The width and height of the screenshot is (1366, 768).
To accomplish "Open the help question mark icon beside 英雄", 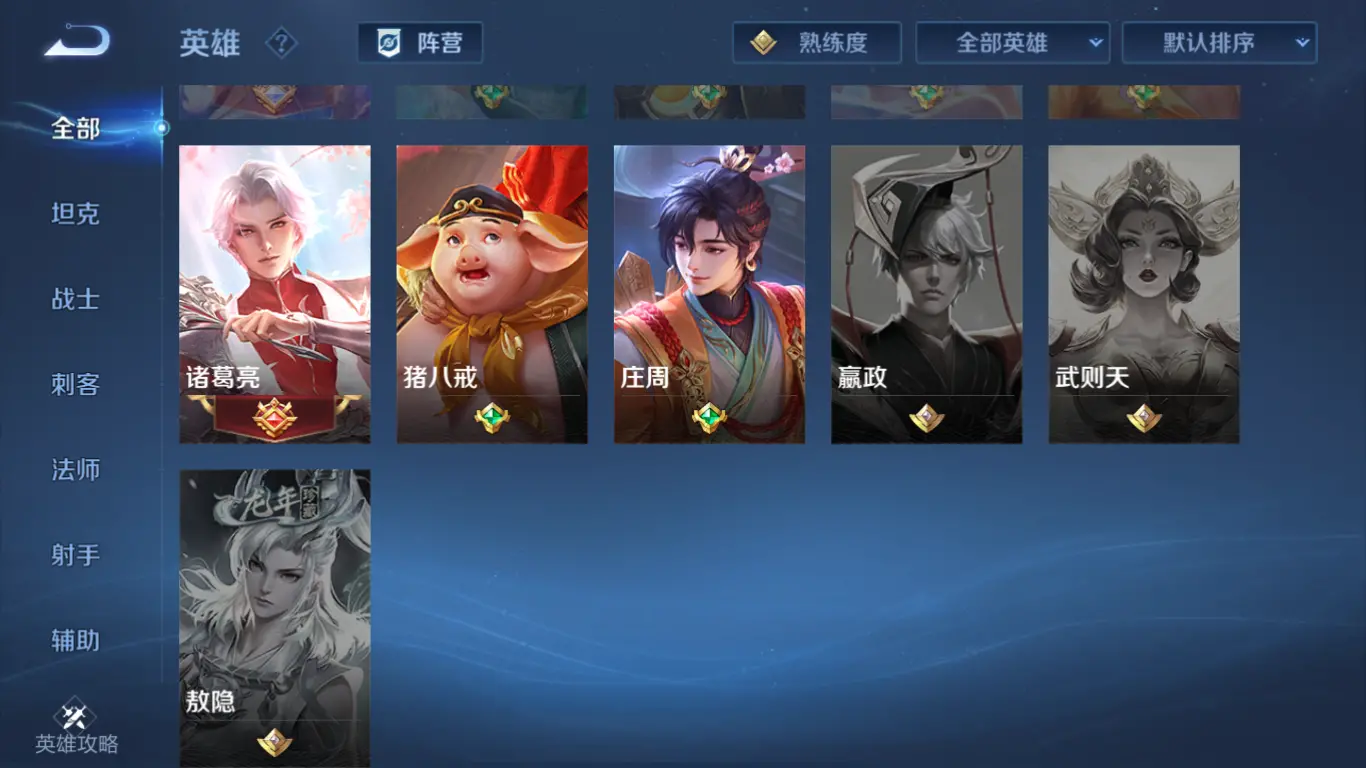I will tap(285, 44).
